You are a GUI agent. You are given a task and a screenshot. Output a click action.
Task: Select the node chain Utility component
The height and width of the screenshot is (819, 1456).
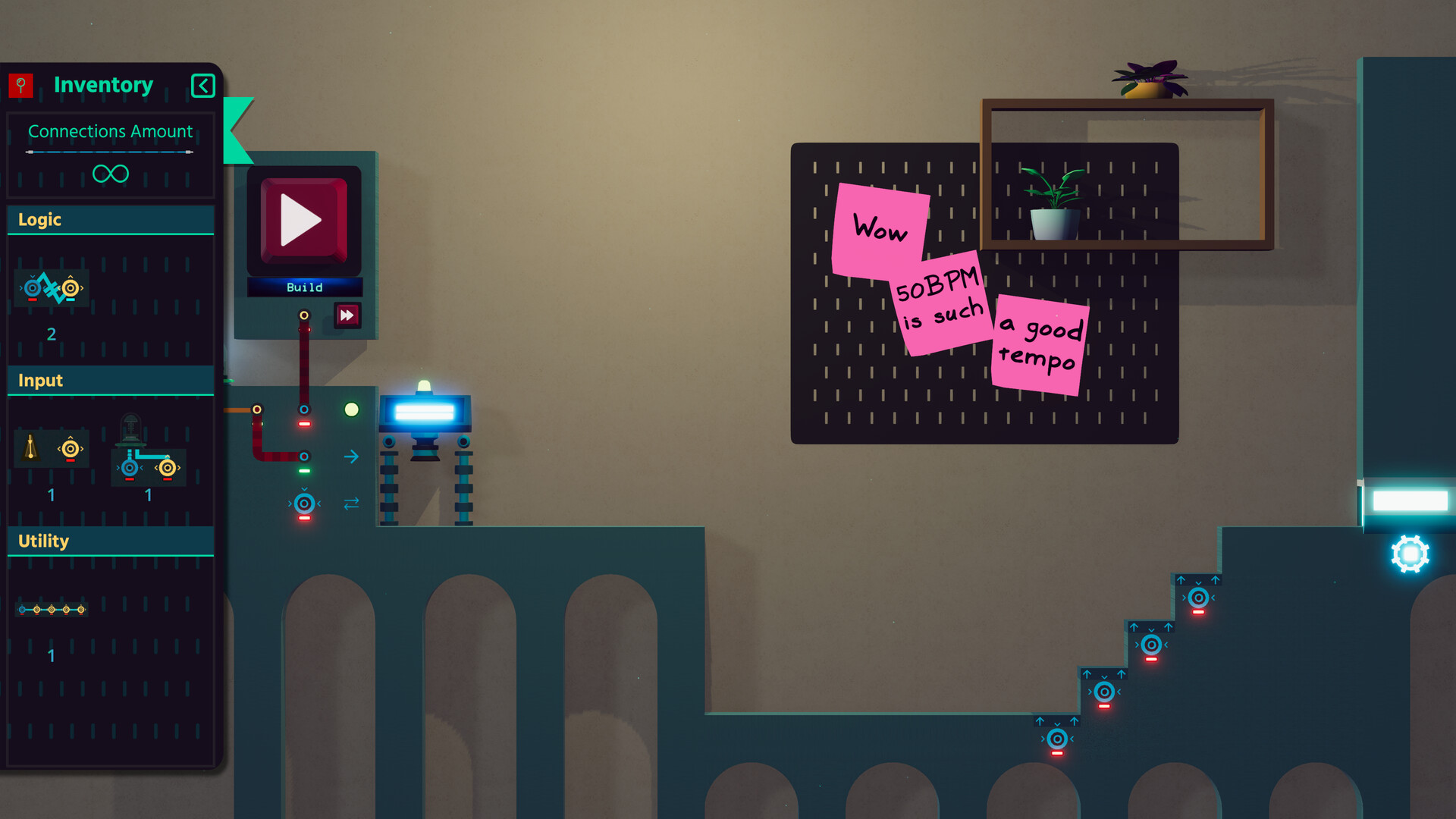51,608
